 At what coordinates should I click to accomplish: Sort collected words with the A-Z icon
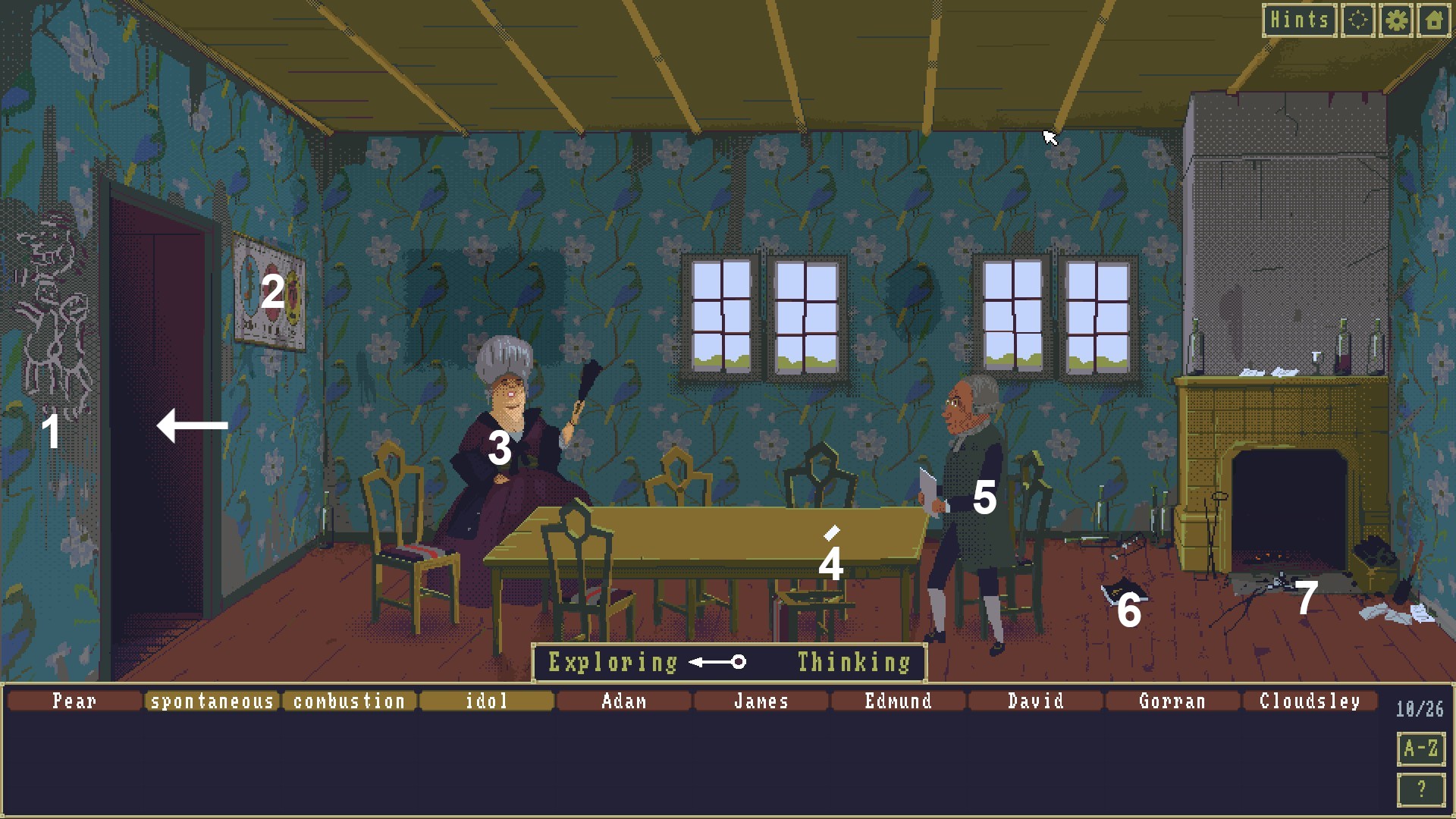point(1420,746)
